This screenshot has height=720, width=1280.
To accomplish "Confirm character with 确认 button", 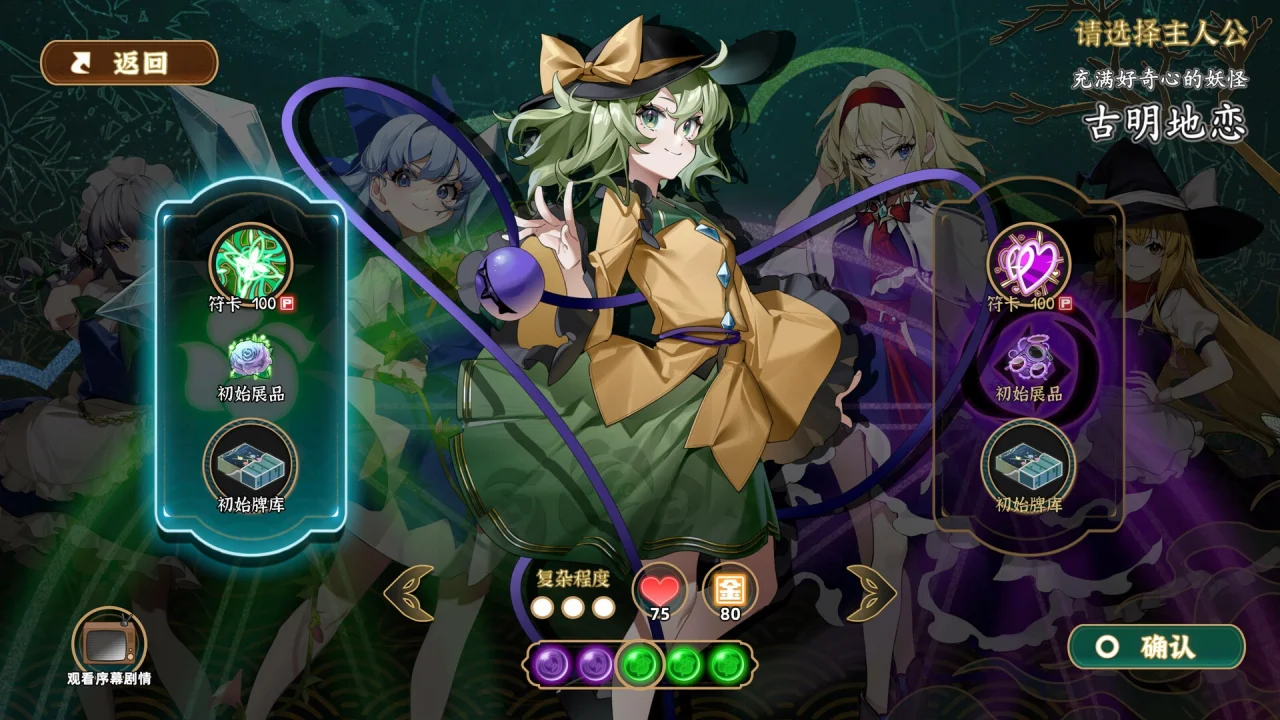I will 1156,647.
